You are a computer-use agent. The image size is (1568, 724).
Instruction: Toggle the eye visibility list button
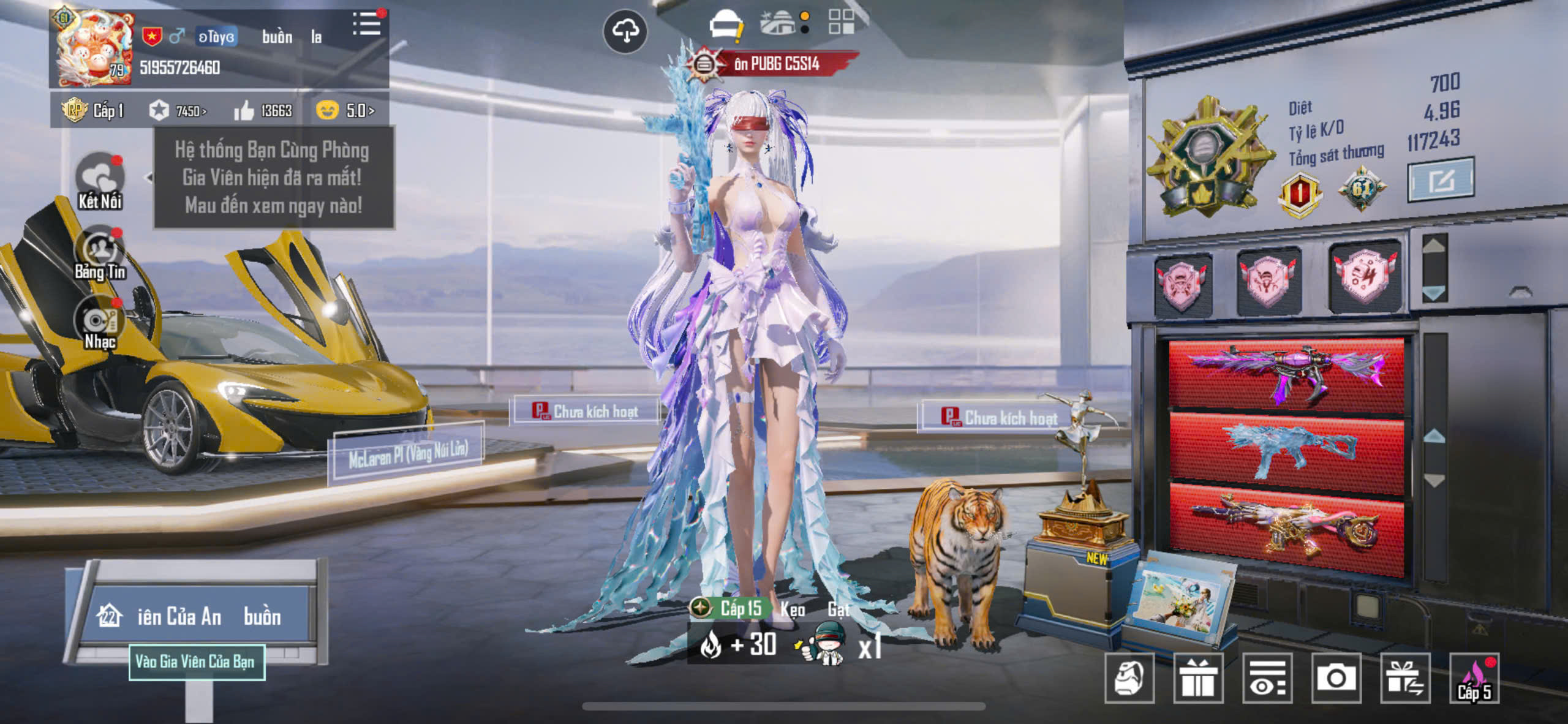click(1267, 678)
